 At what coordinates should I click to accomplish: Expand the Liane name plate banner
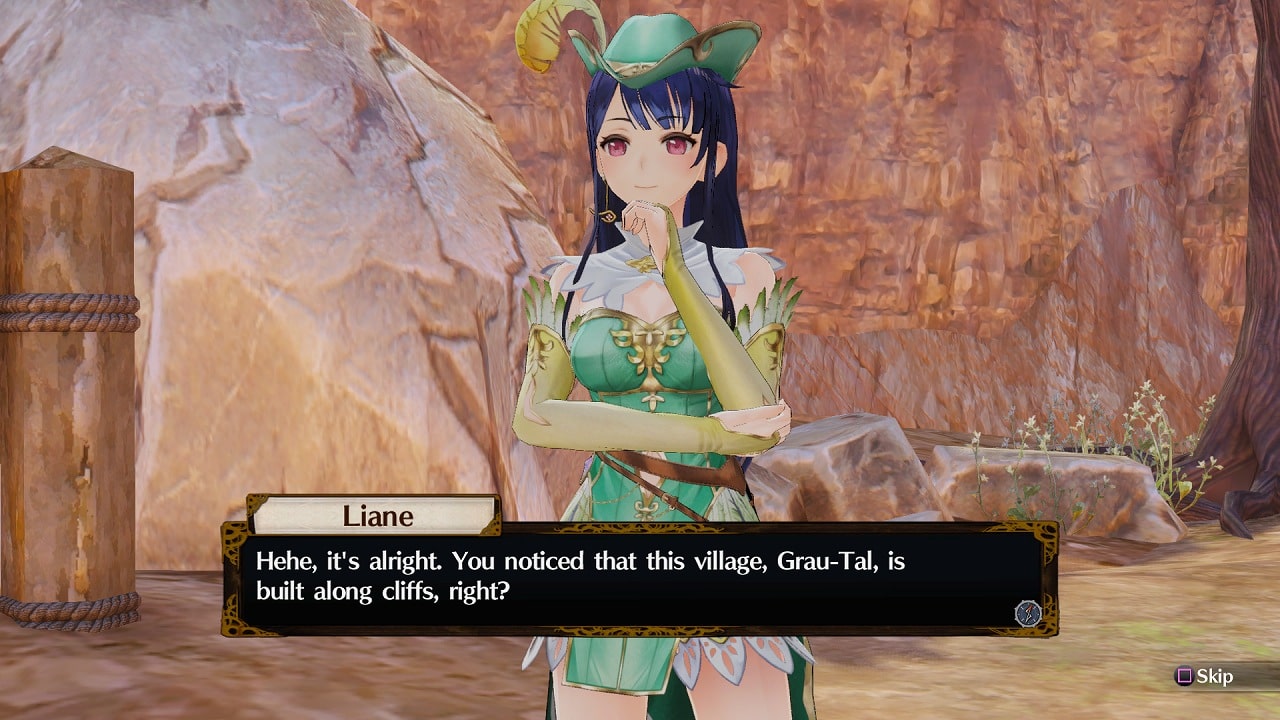coord(375,516)
